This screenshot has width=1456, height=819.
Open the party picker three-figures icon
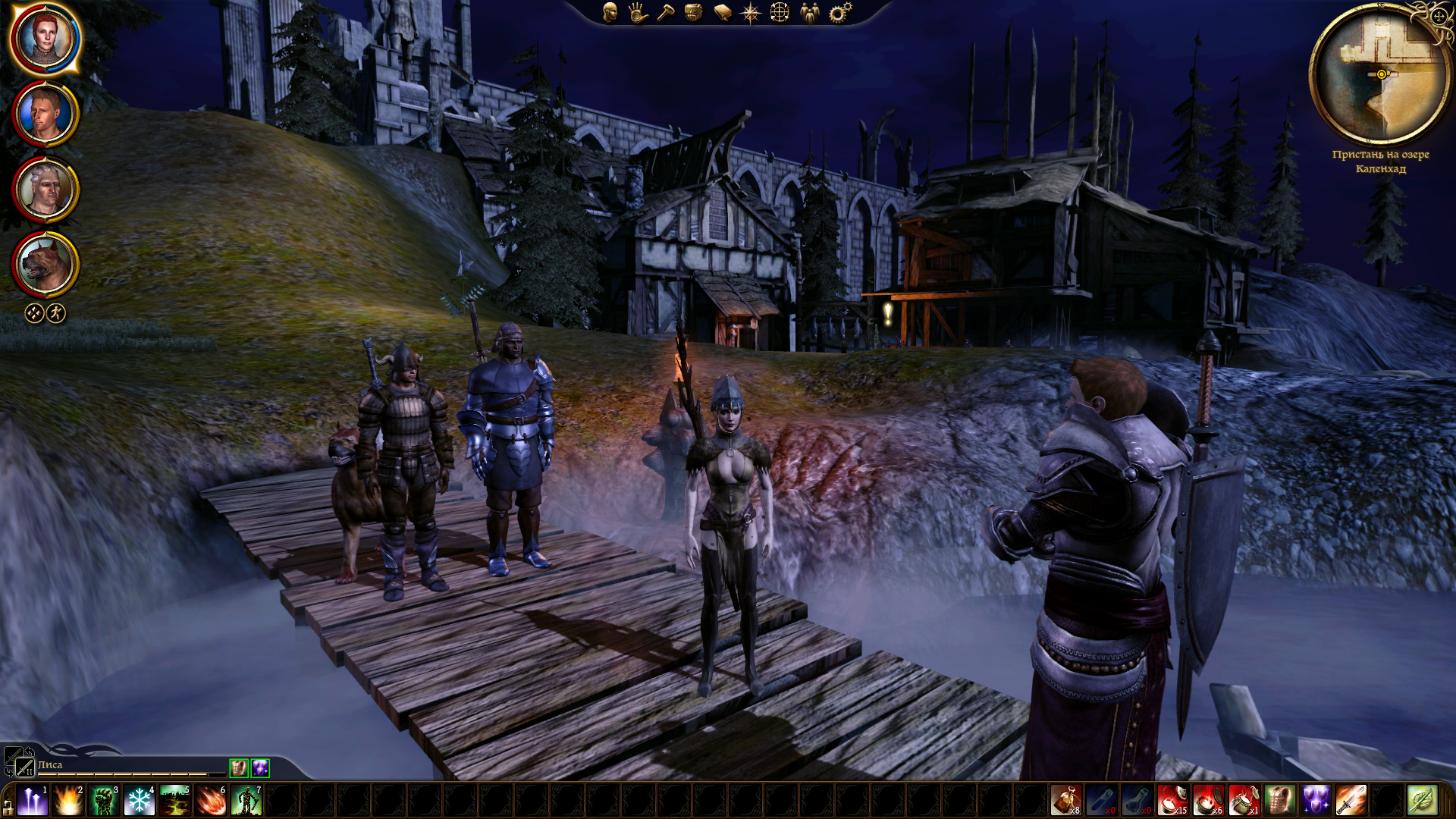click(809, 12)
